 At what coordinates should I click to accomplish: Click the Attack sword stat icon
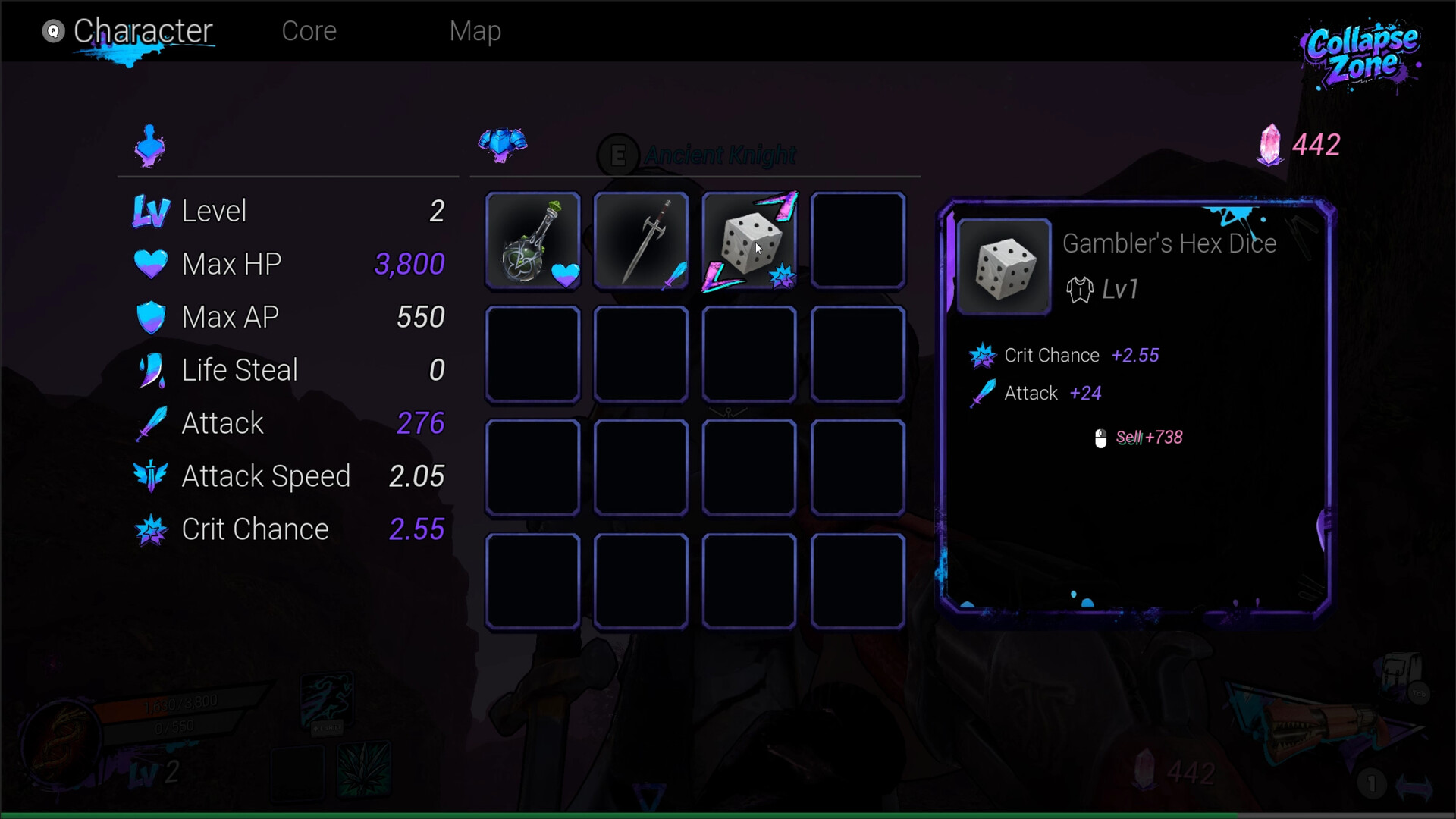click(x=151, y=423)
